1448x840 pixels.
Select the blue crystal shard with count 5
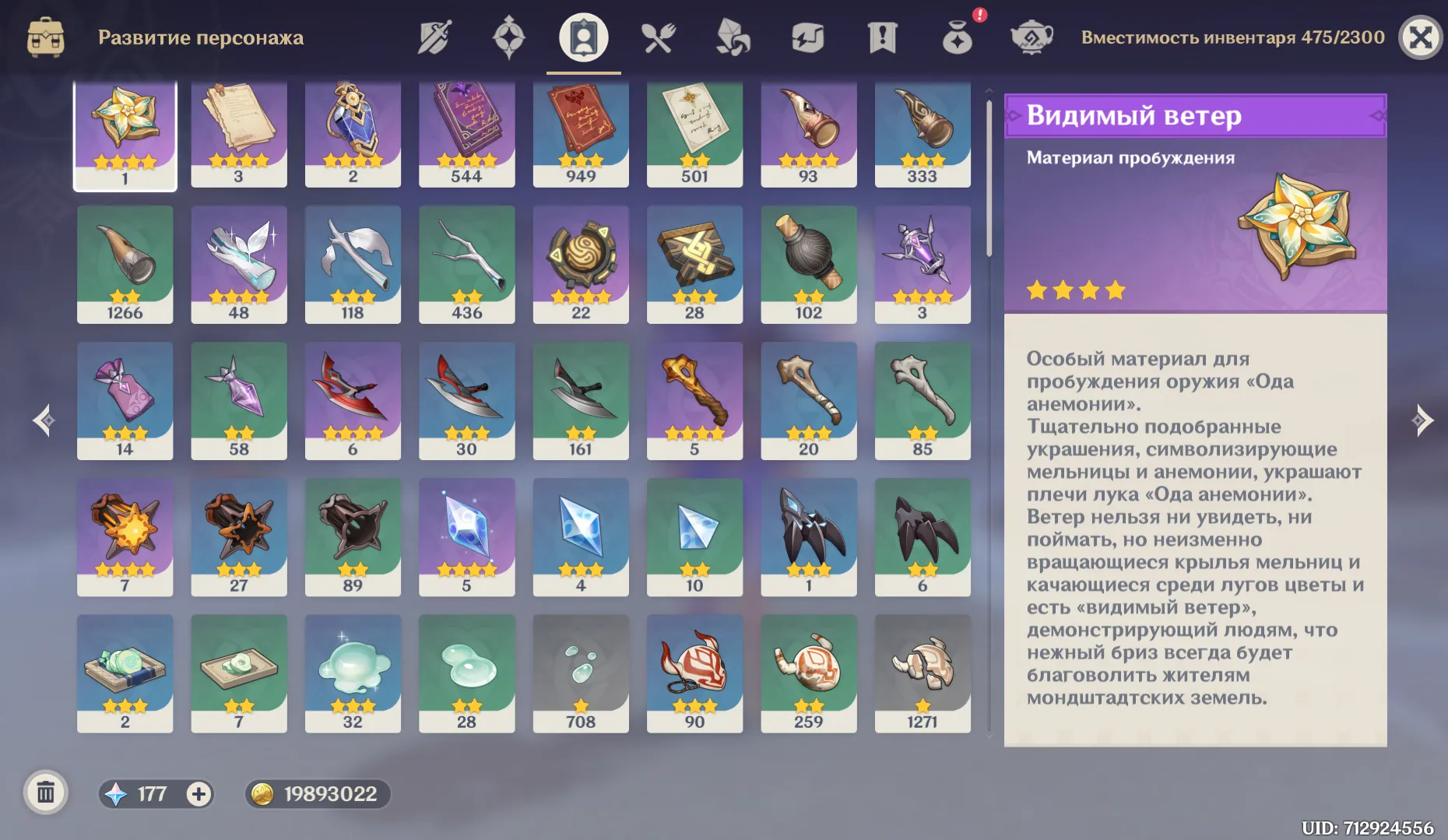[x=467, y=537]
